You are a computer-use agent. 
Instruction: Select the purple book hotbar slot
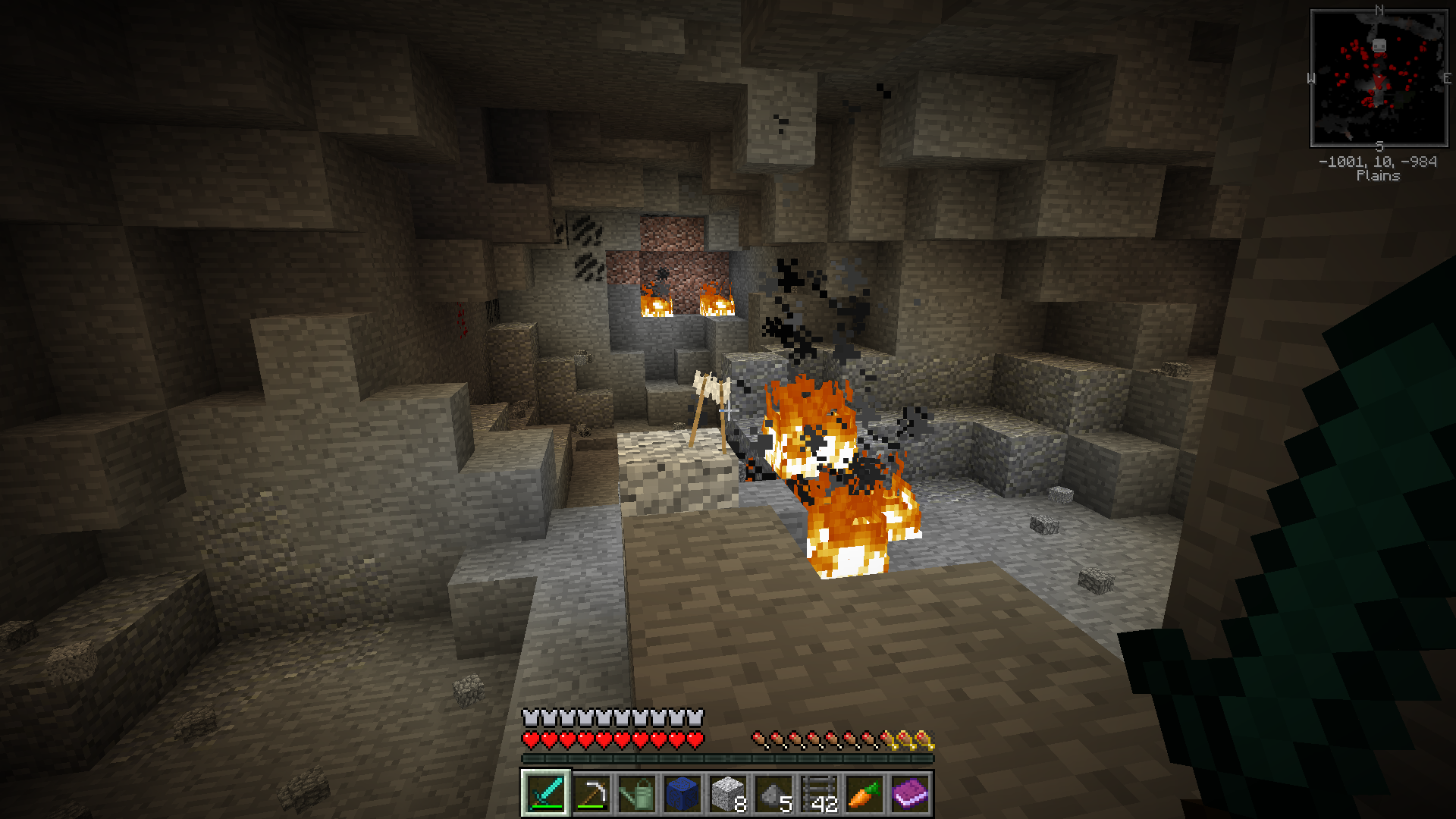[x=910, y=794]
